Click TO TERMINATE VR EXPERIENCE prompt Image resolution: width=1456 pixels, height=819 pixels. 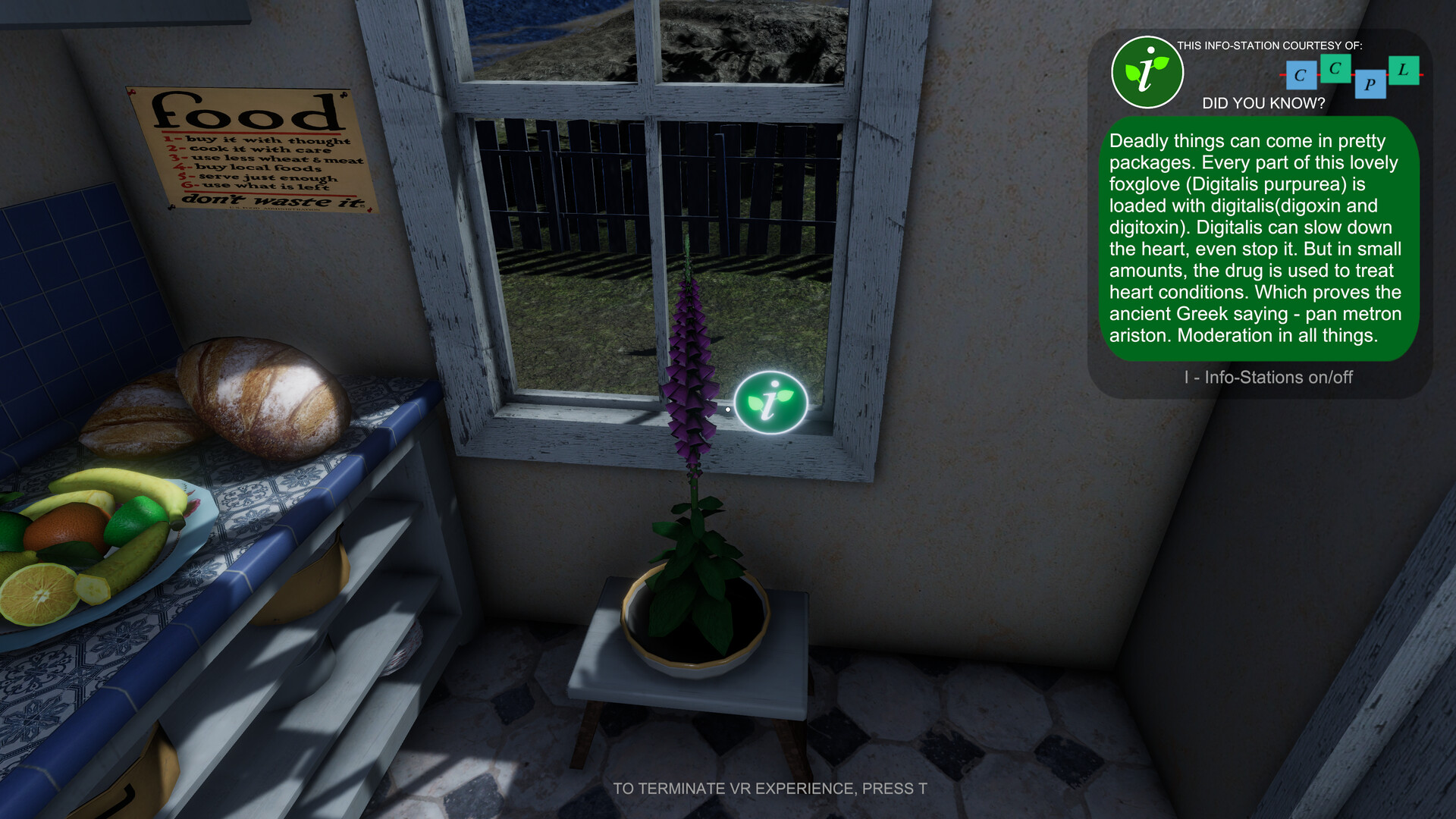pyautogui.click(x=770, y=788)
